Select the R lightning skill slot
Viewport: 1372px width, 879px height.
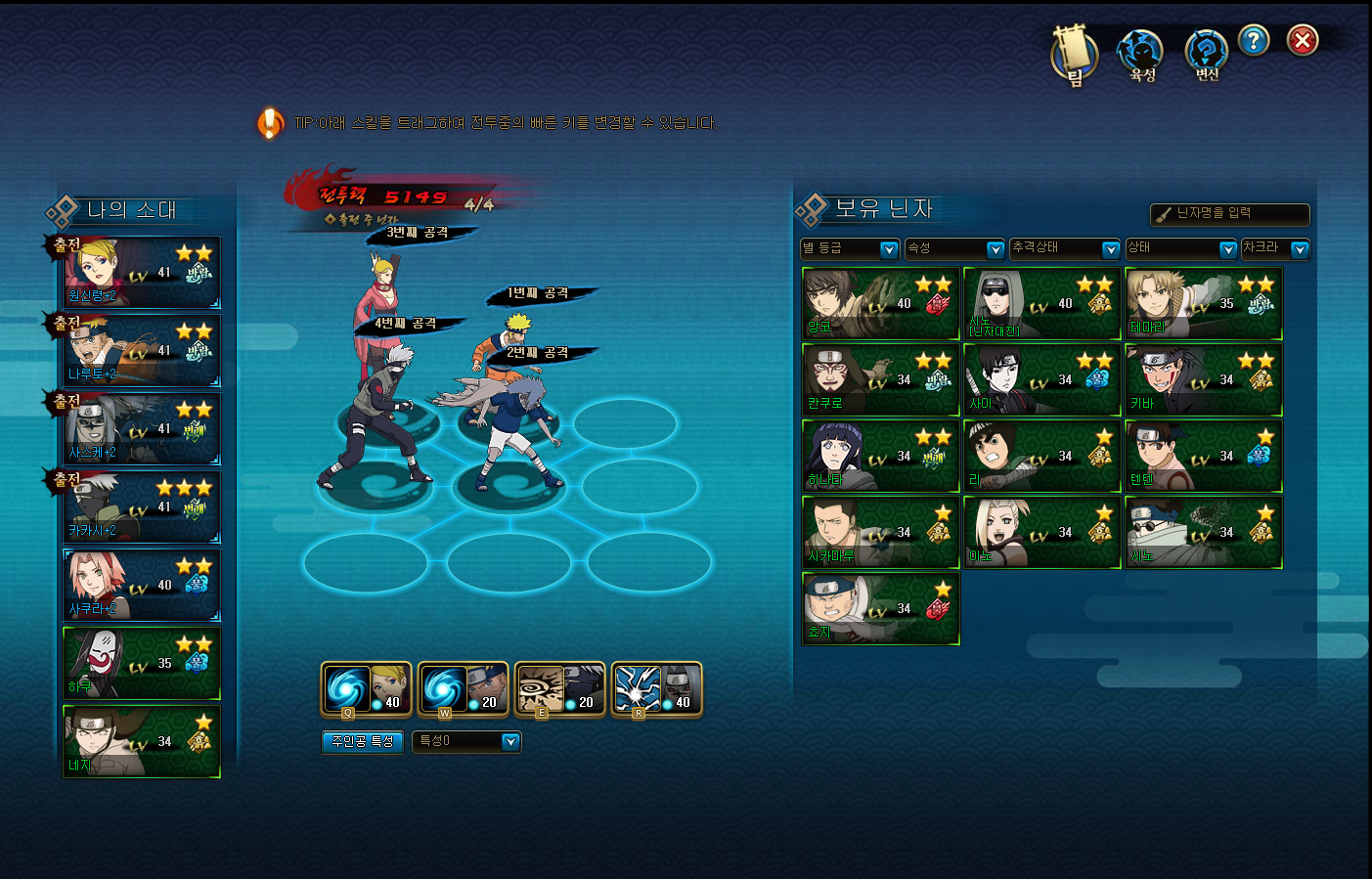point(656,689)
